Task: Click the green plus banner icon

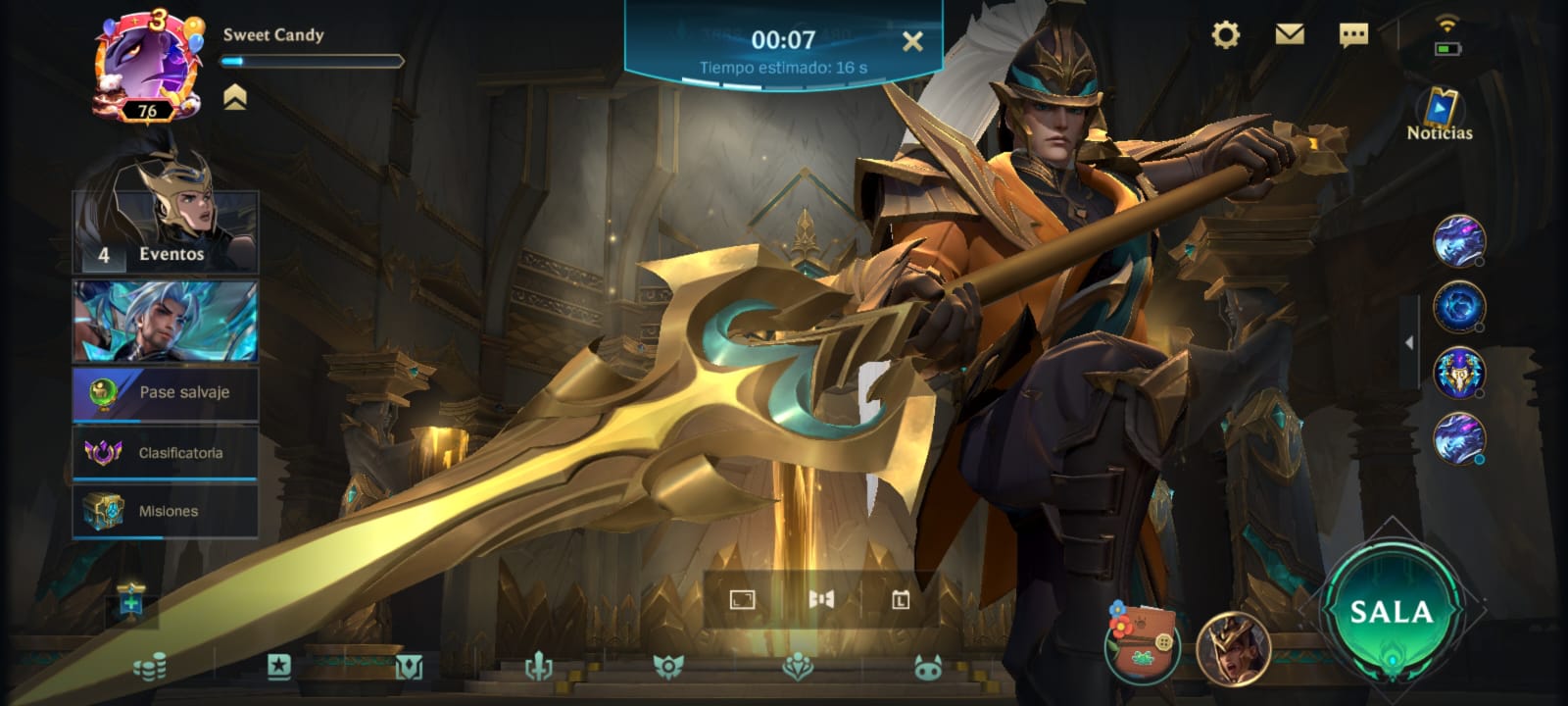Action: (130, 600)
